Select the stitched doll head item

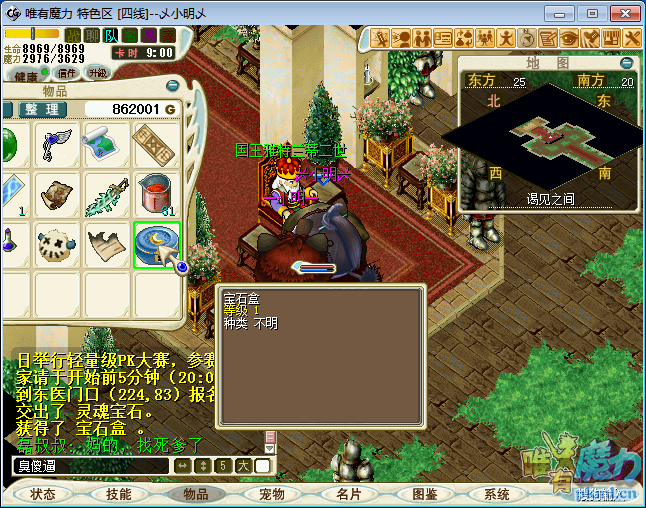coord(57,245)
